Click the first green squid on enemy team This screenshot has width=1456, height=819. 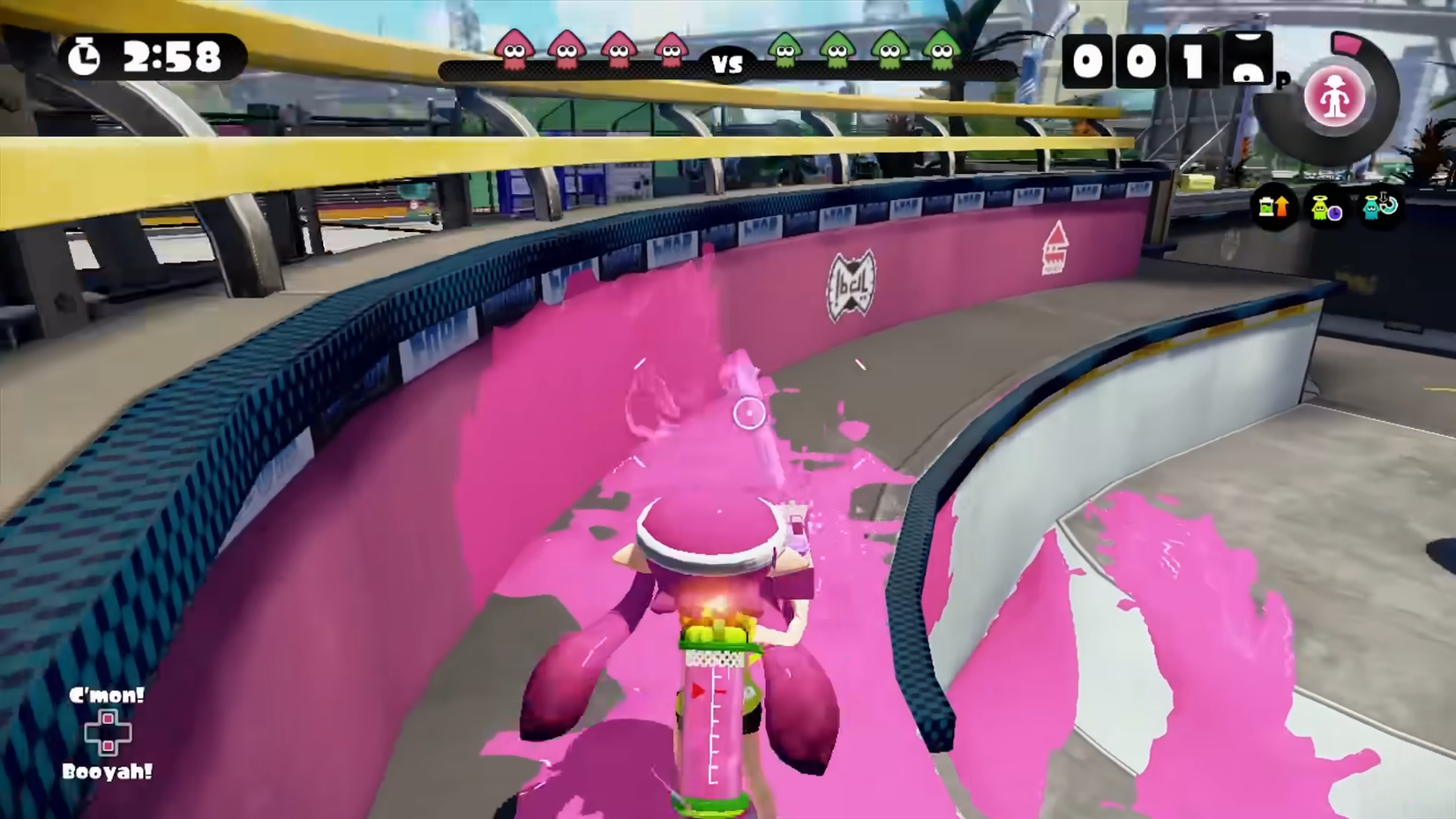pyautogui.click(x=784, y=53)
